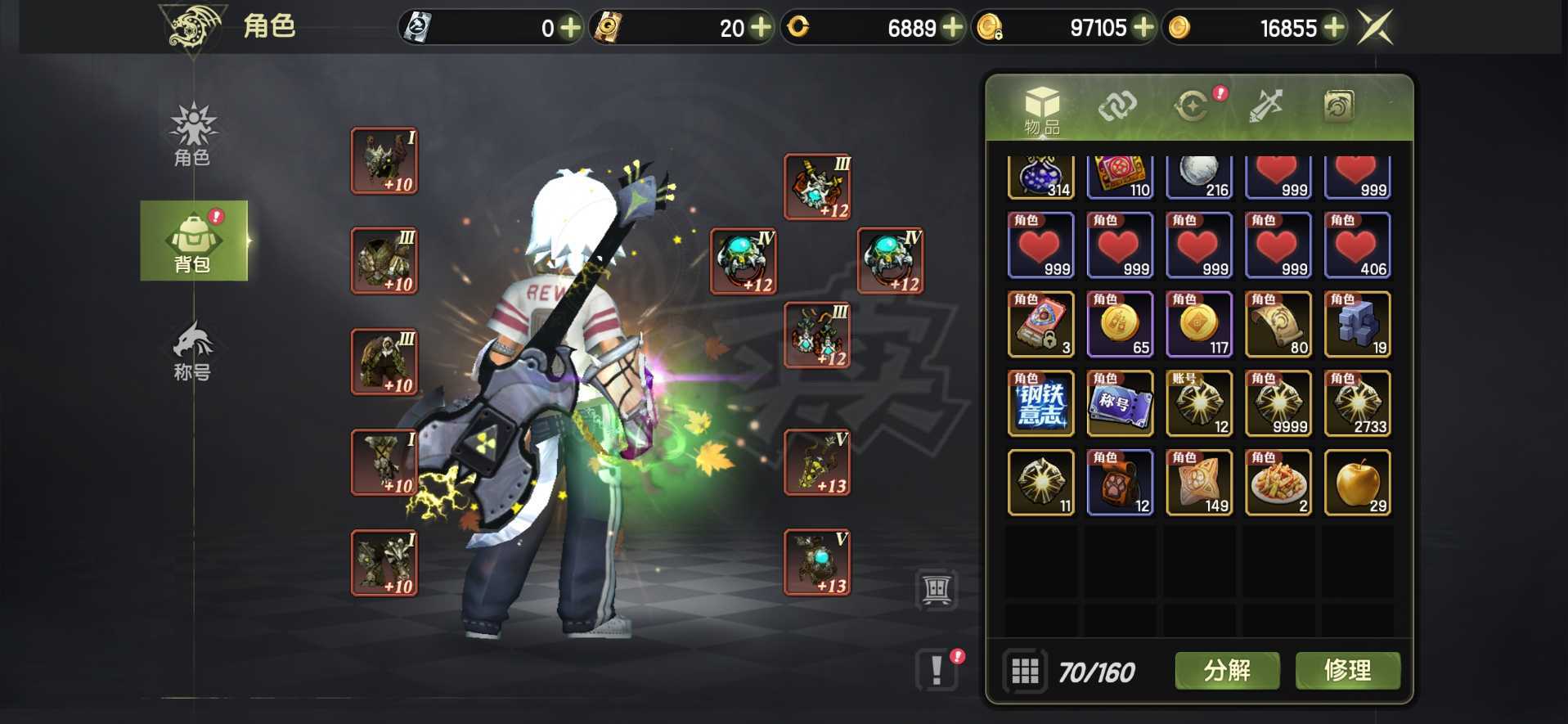Select the 称号 title card item
The image size is (1568, 724).
[1120, 403]
